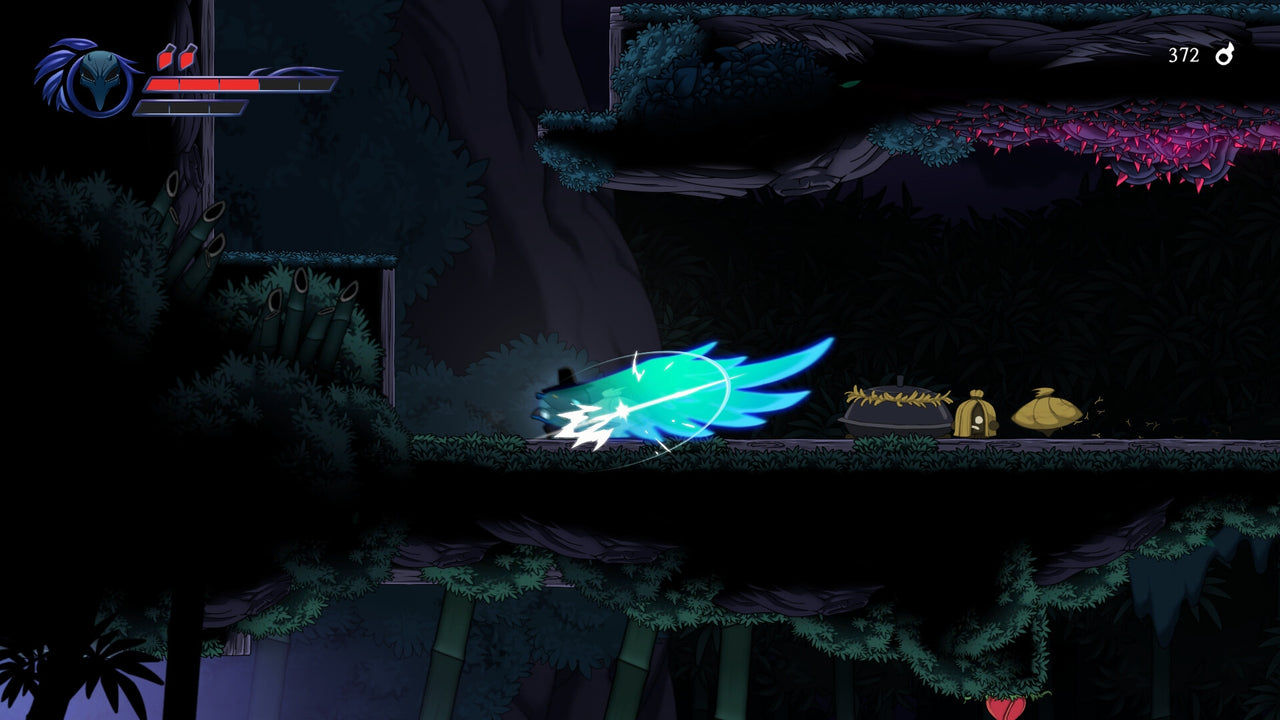The image size is (1280, 720).
Task: Click the currency counter reading 372
Action: (1183, 57)
